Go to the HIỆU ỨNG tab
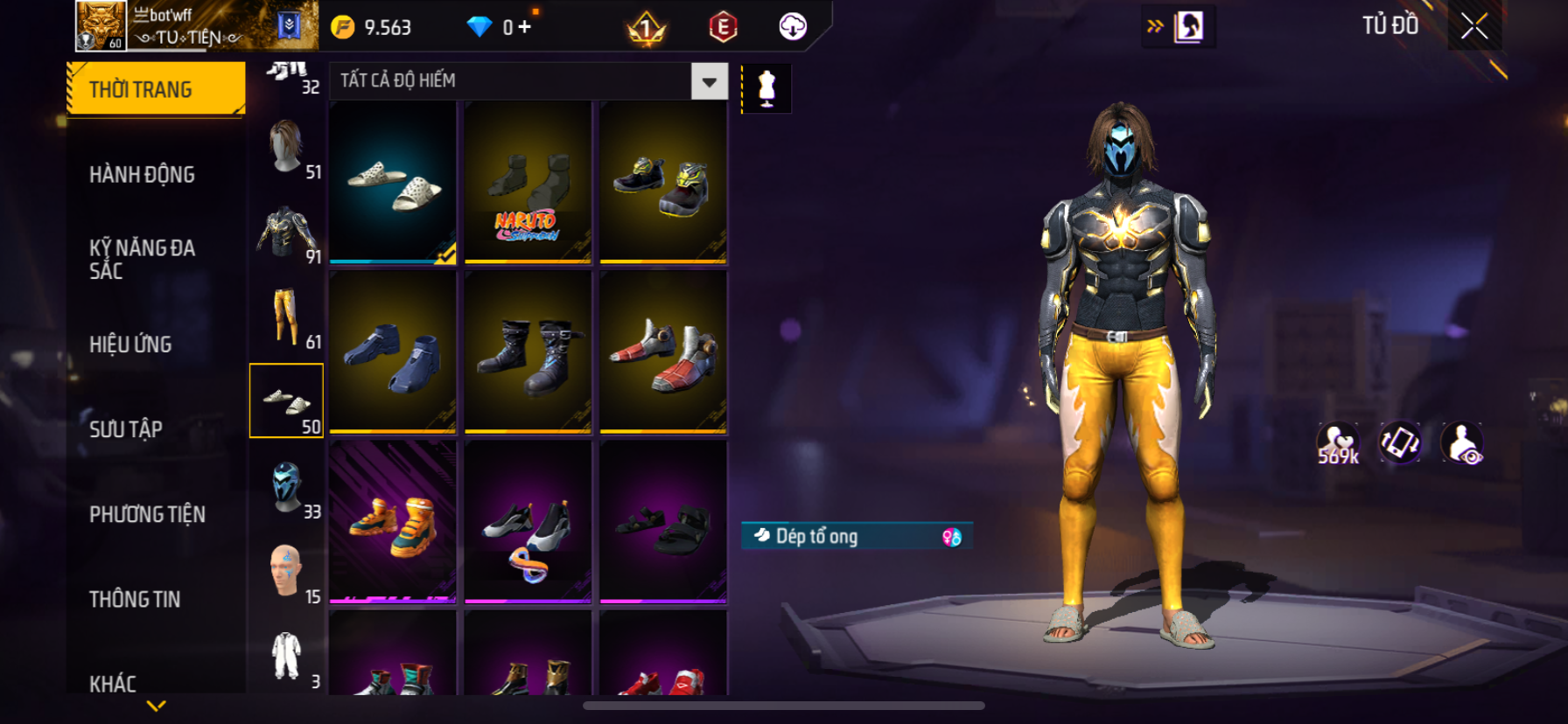1568x724 pixels. [x=130, y=344]
